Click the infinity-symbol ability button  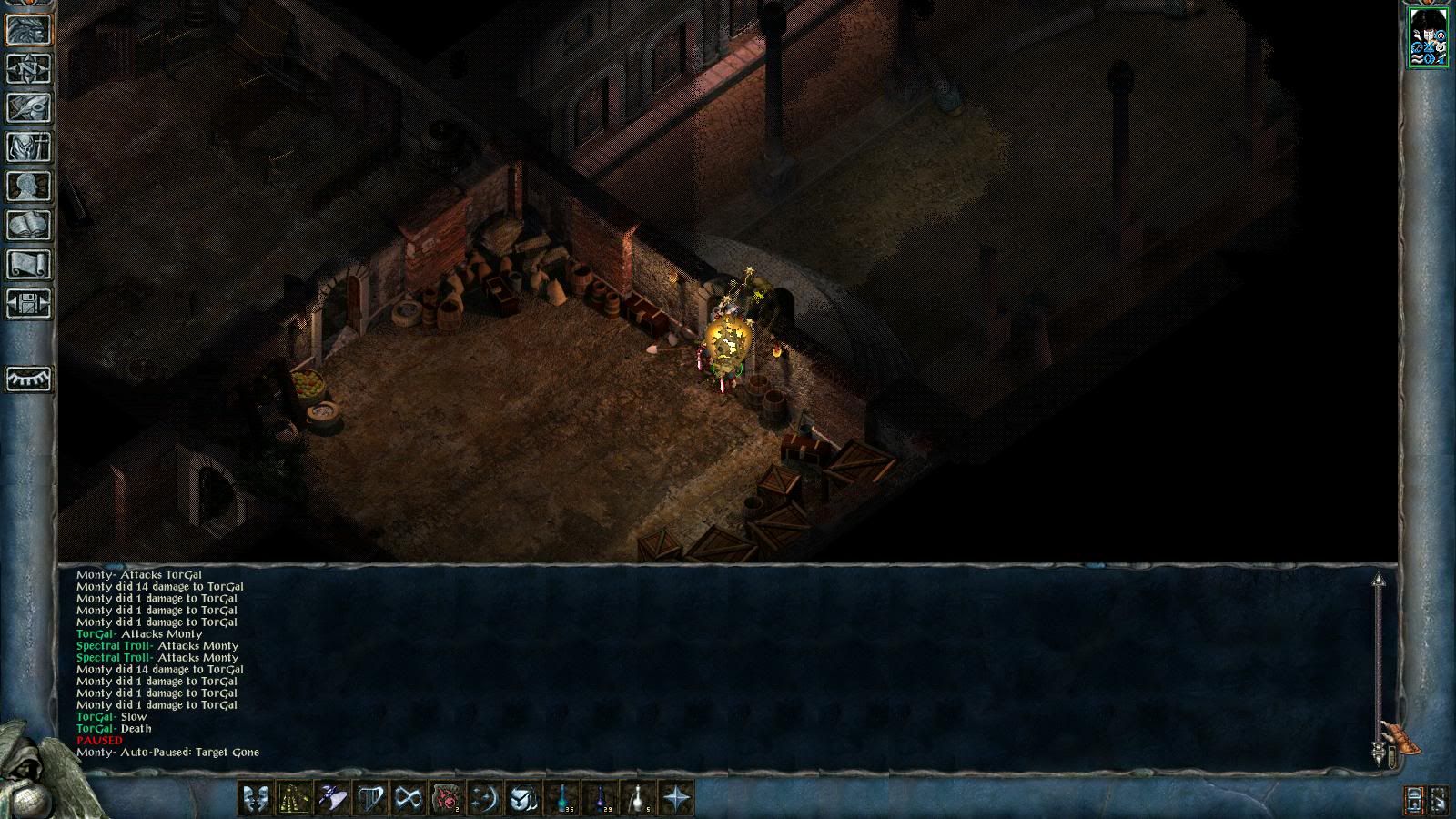(409, 798)
